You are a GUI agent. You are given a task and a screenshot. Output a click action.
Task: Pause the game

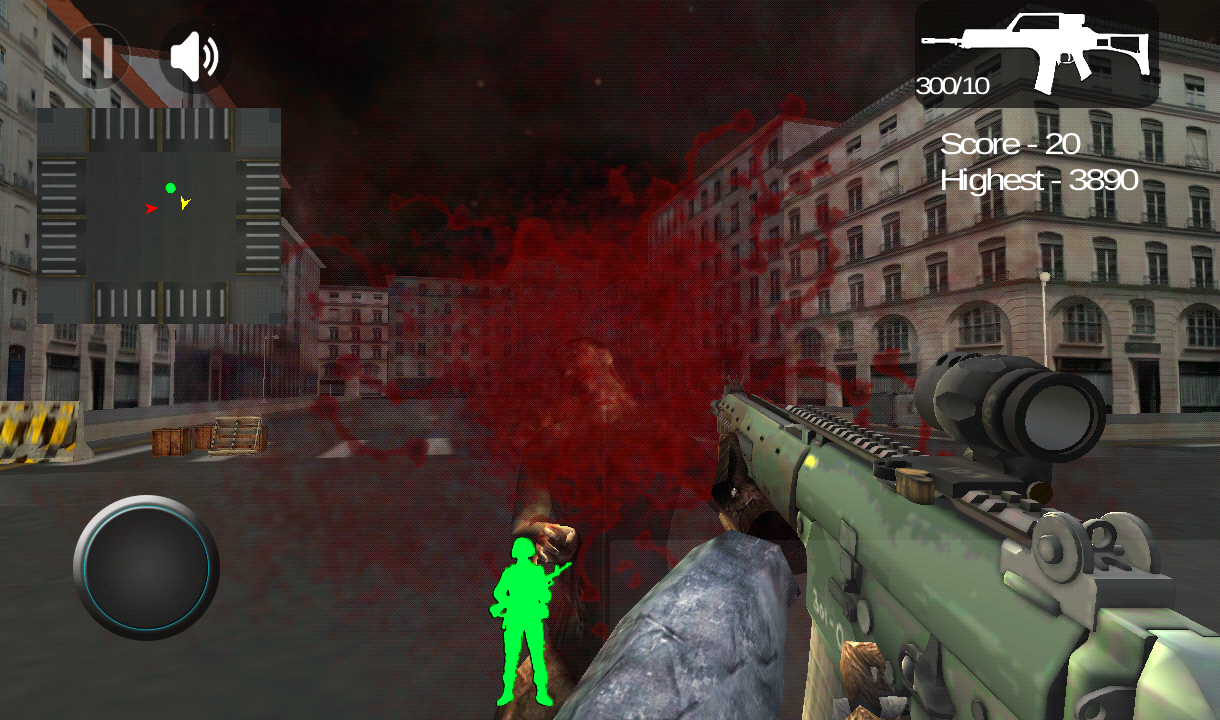pyautogui.click(x=97, y=57)
